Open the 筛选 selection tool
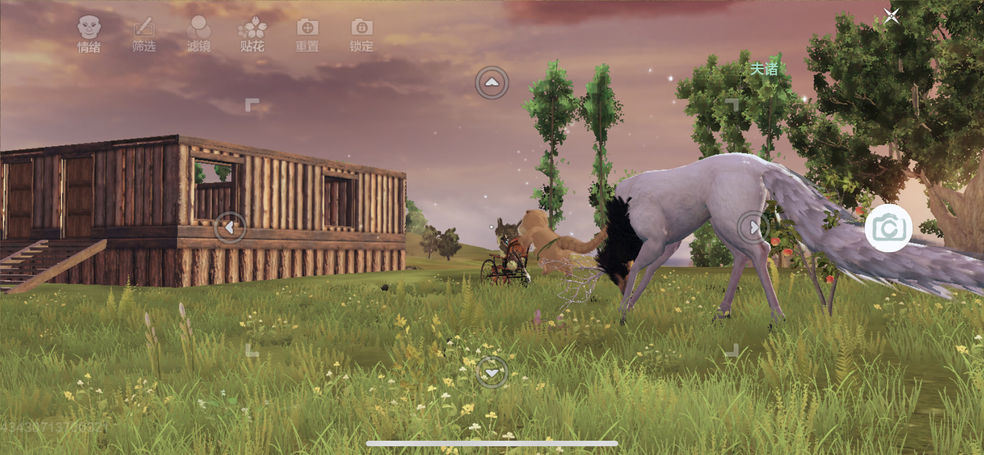This screenshot has height=455, width=984. pos(144,32)
